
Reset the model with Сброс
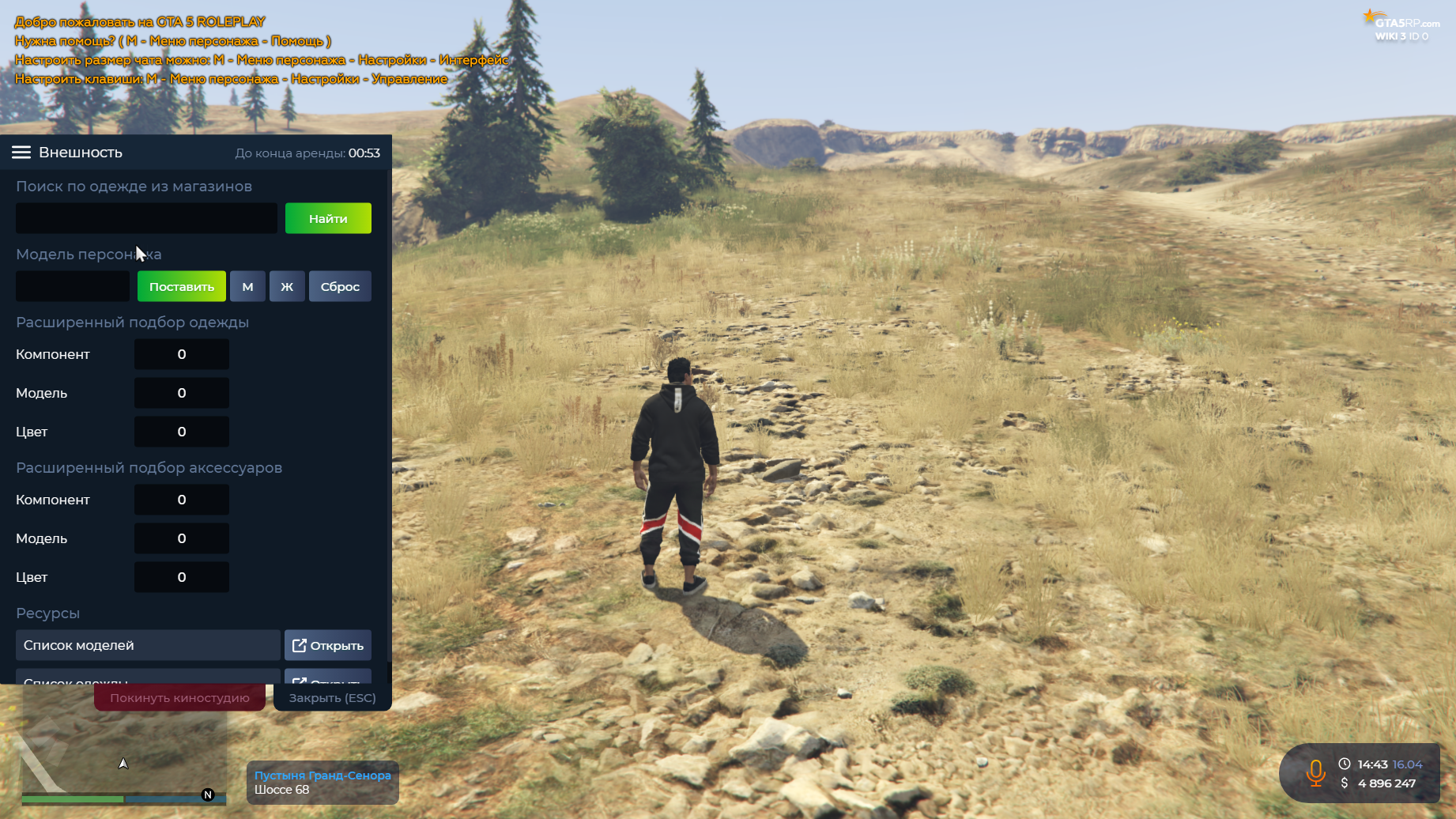(340, 286)
